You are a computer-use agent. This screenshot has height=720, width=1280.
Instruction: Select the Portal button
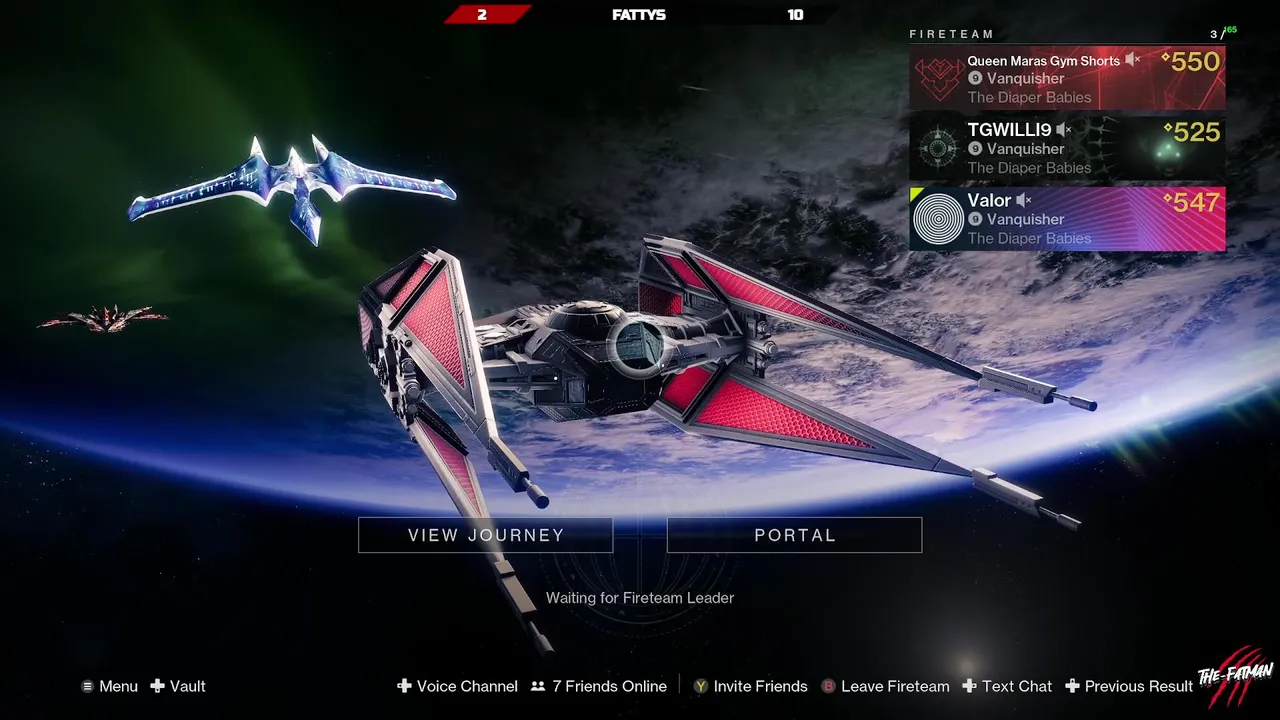[x=794, y=535]
